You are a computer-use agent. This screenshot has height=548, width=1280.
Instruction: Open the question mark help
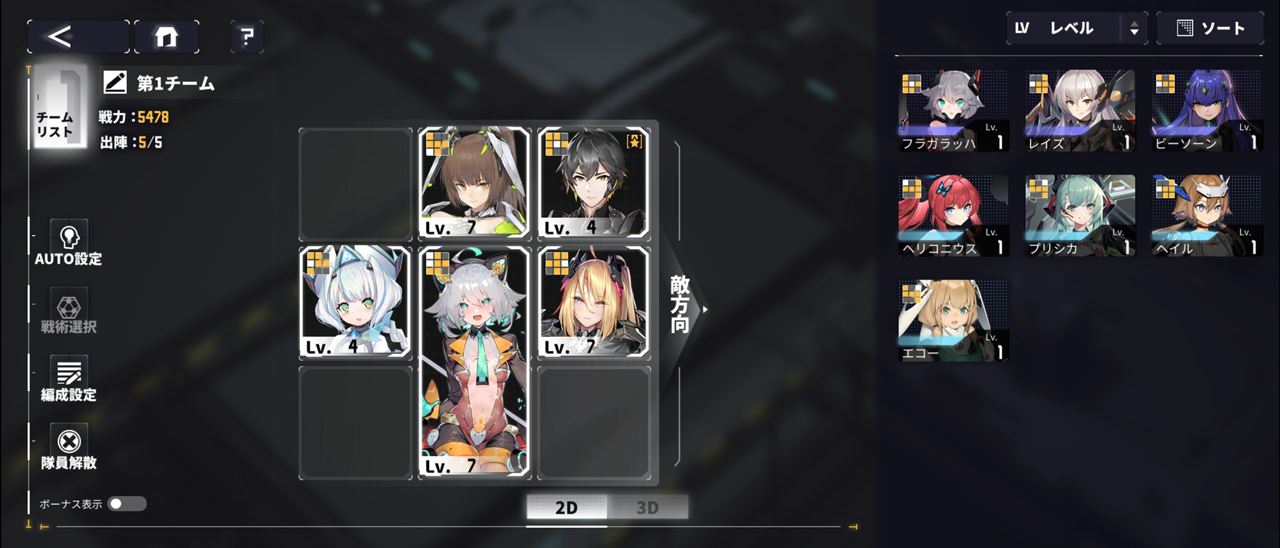tap(247, 37)
